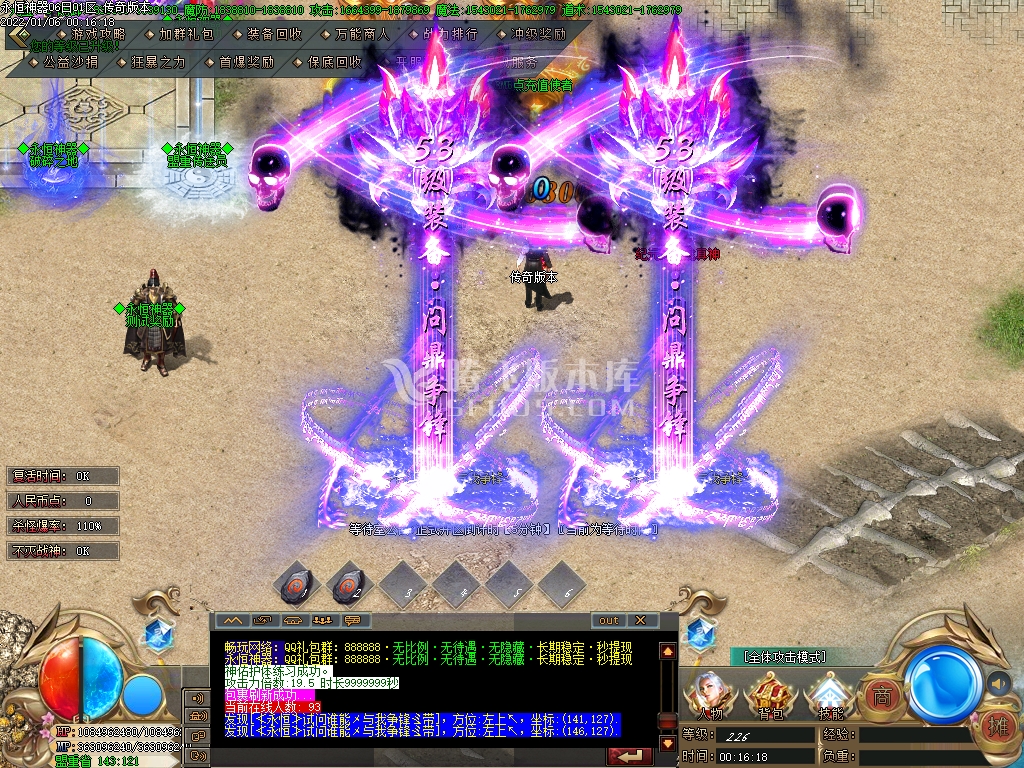Click the chat window's out button
The image size is (1024, 768).
coord(609,620)
